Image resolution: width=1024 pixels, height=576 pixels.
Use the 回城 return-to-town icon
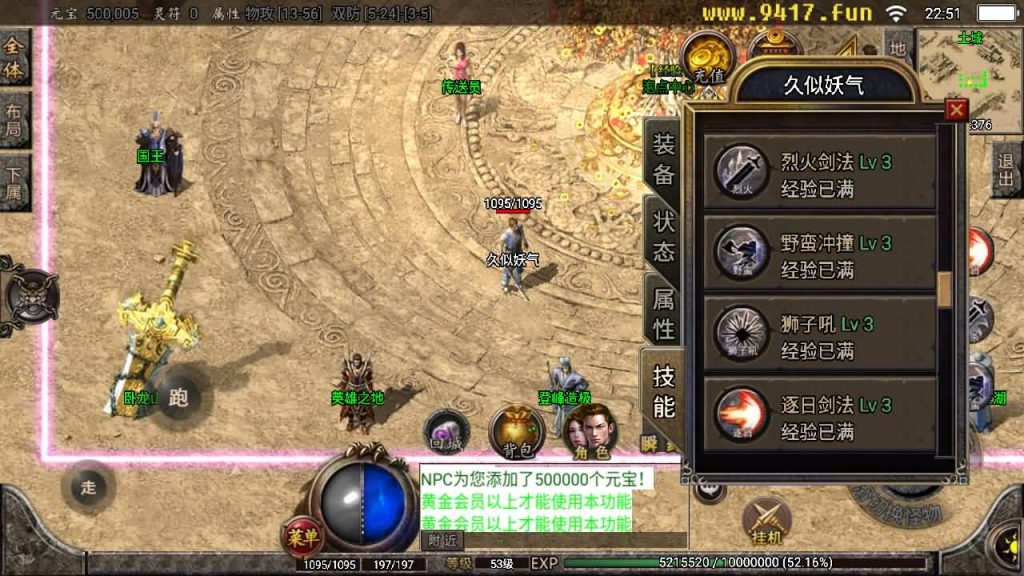[x=445, y=430]
